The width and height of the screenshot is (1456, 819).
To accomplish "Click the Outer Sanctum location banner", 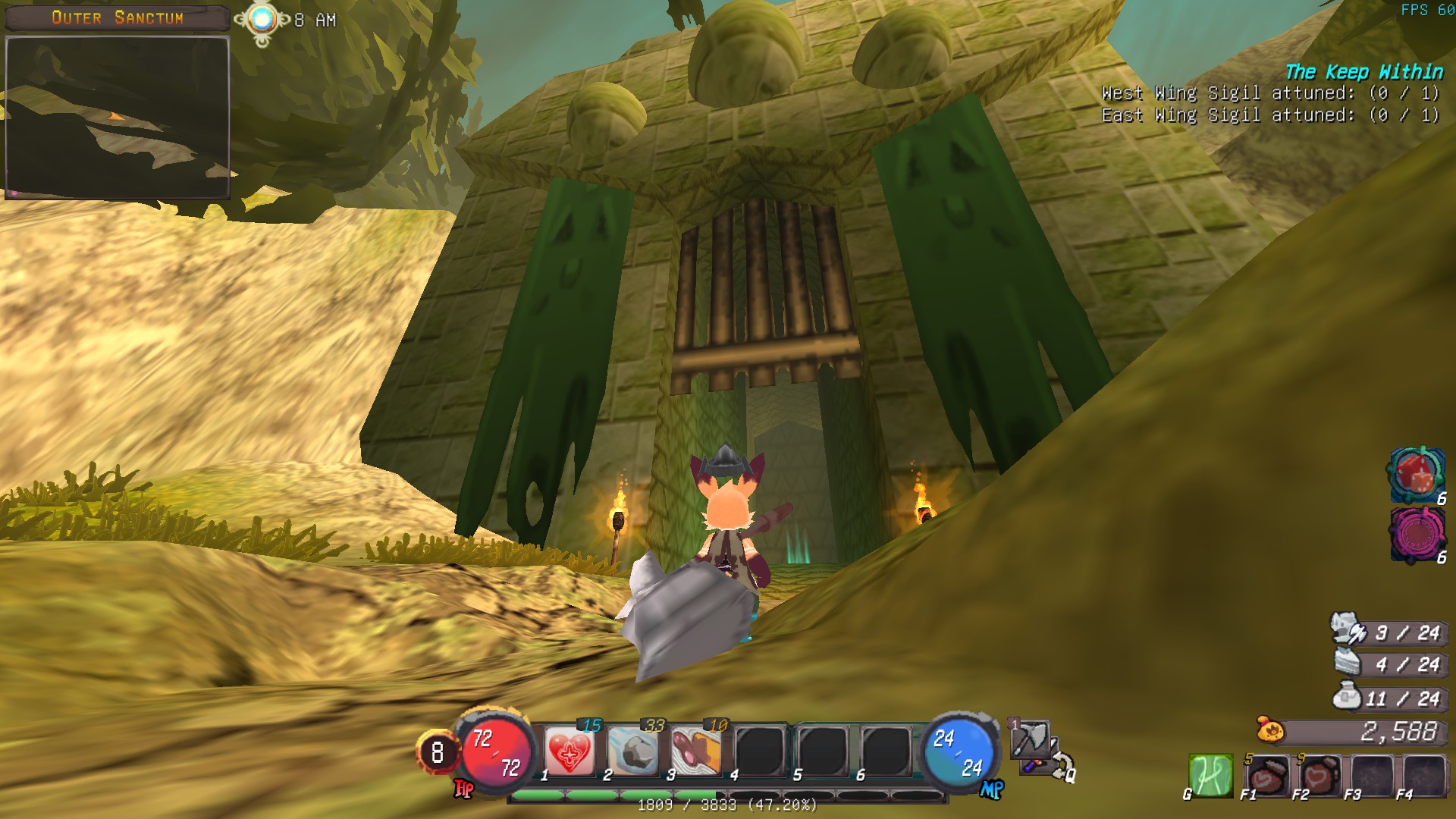I will click(118, 17).
